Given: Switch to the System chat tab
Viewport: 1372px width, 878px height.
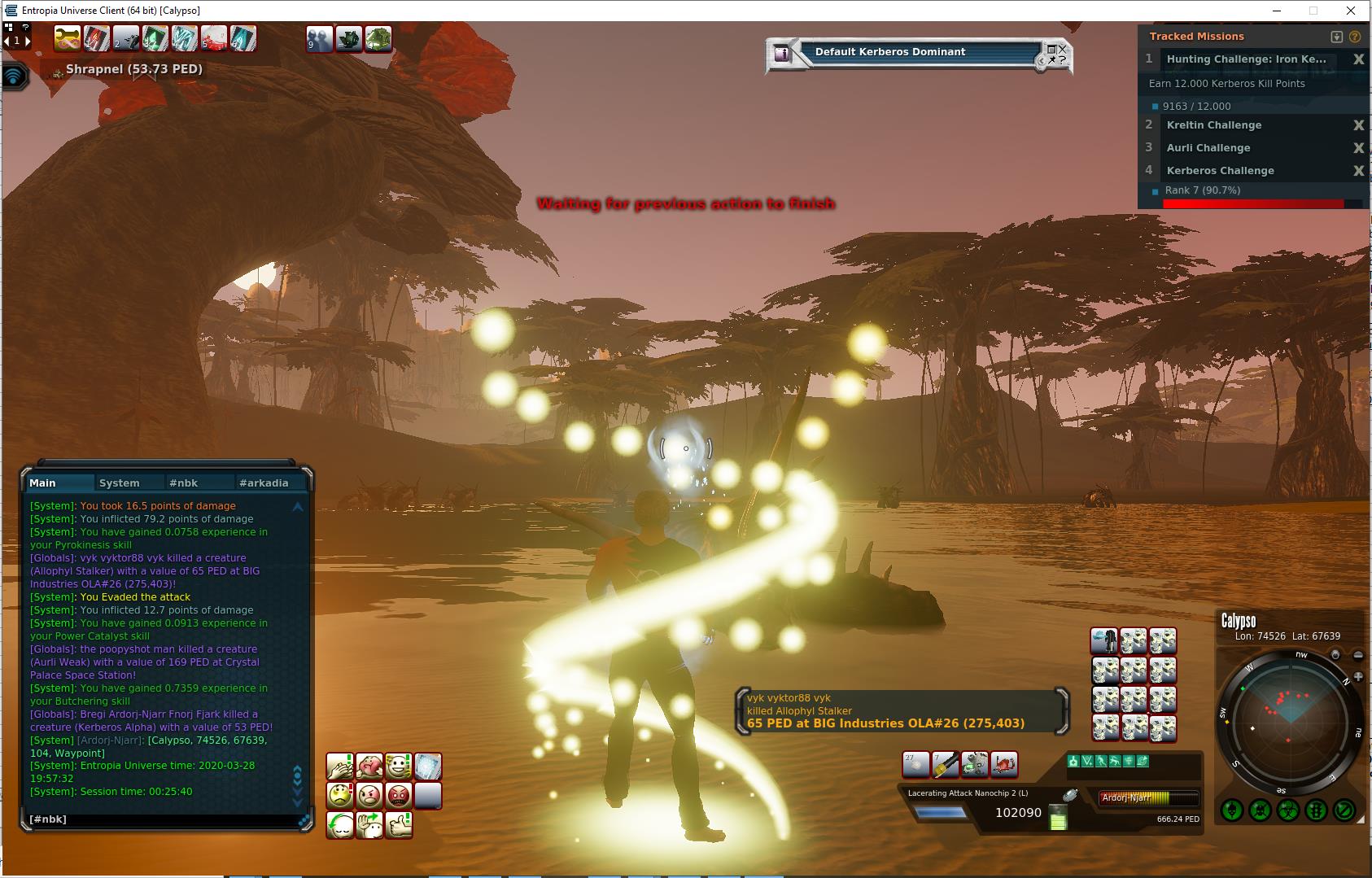Looking at the screenshot, I should [119, 483].
